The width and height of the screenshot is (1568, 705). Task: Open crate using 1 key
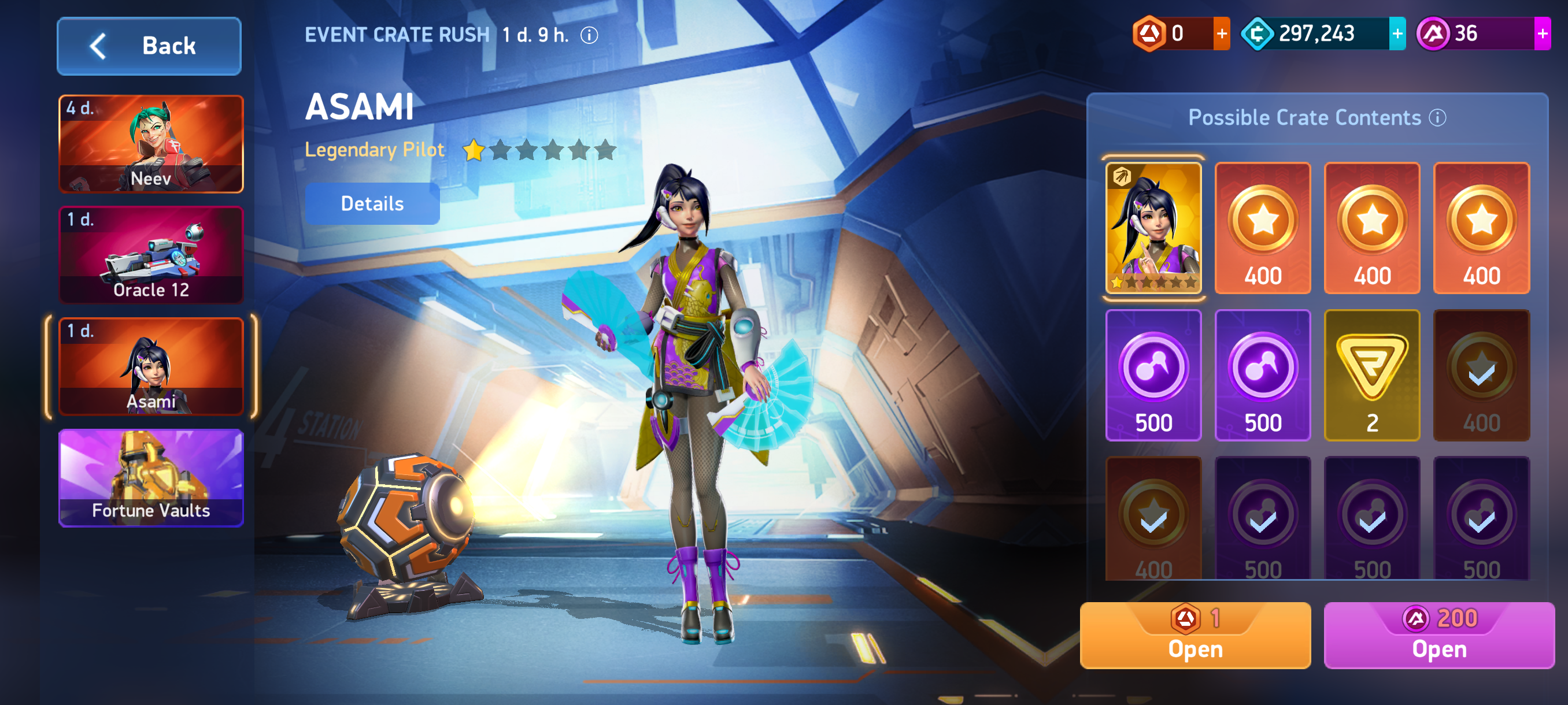[x=1195, y=635]
